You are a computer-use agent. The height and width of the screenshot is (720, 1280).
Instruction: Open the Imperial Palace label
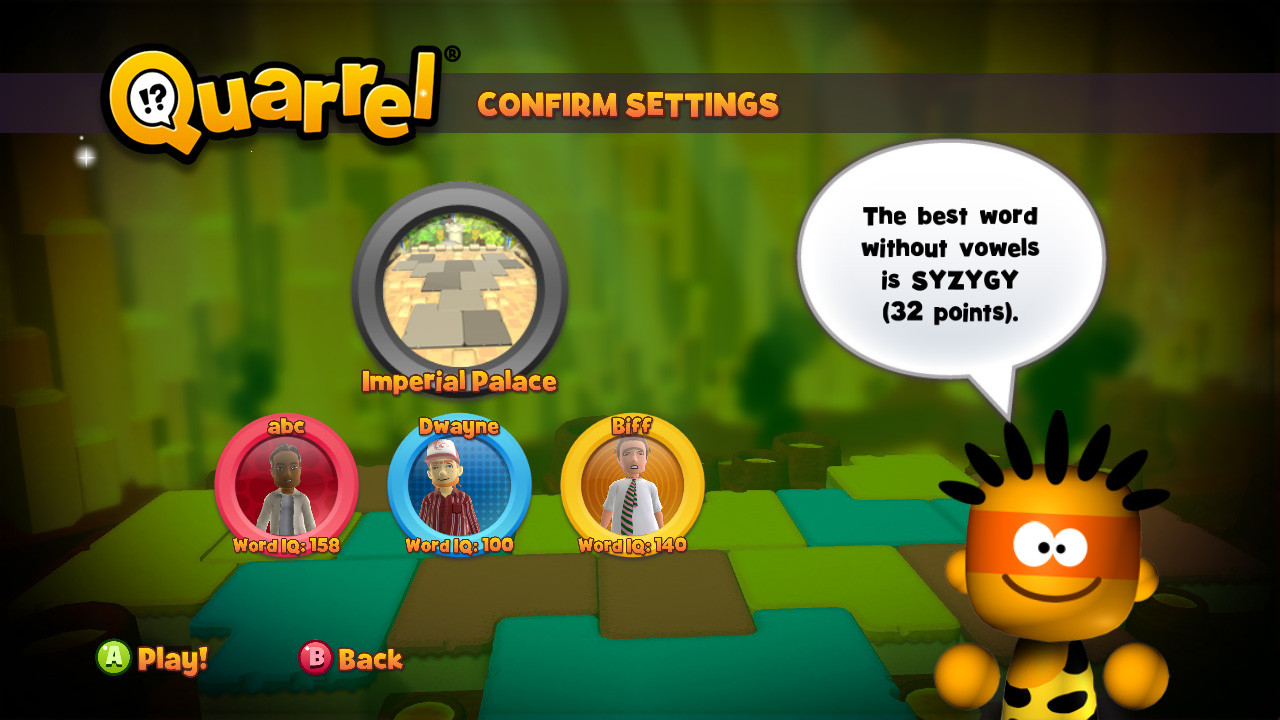(x=459, y=381)
